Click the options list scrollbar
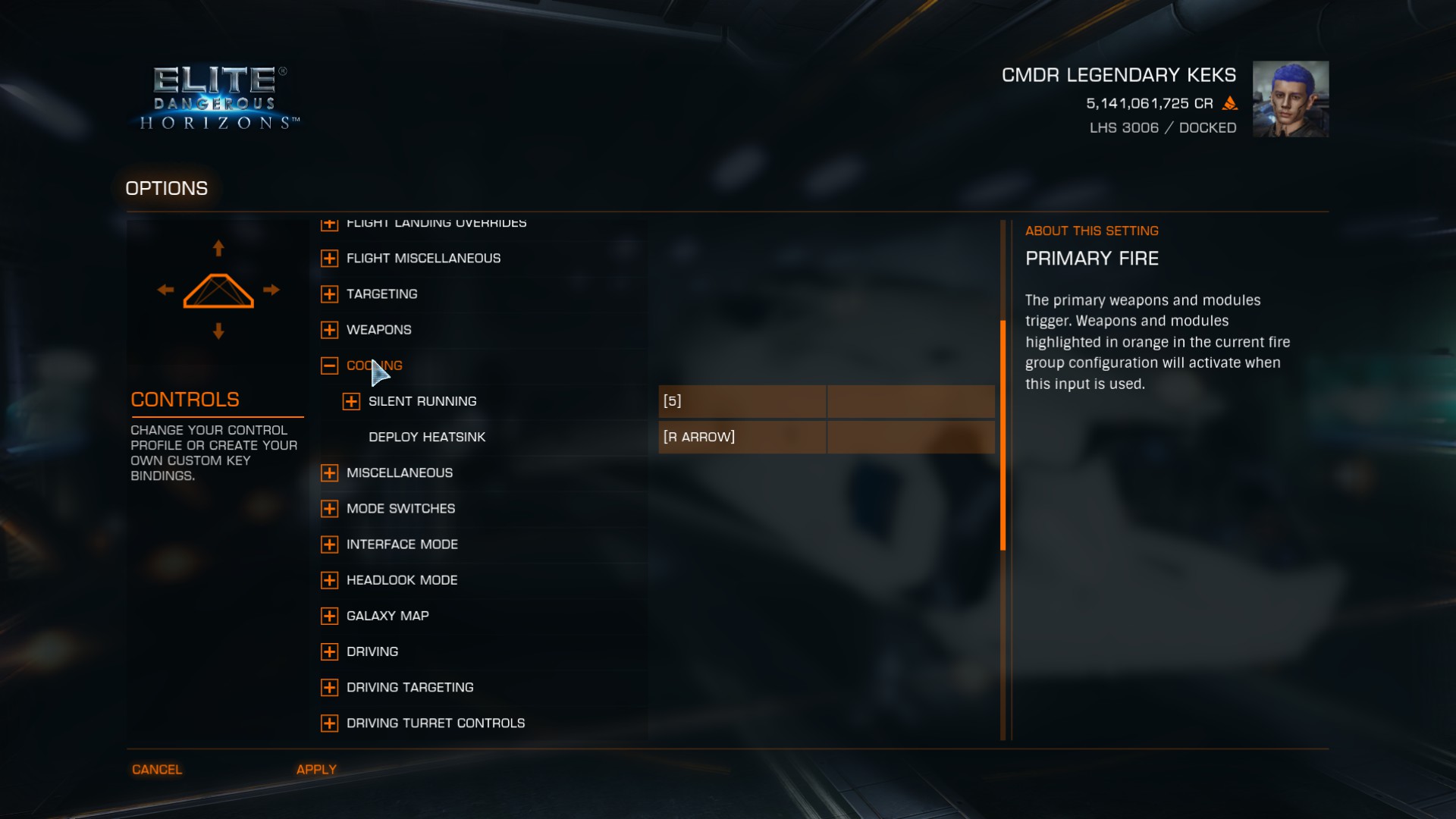Image resolution: width=1456 pixels, height=819 pixels. (1003, 435)
